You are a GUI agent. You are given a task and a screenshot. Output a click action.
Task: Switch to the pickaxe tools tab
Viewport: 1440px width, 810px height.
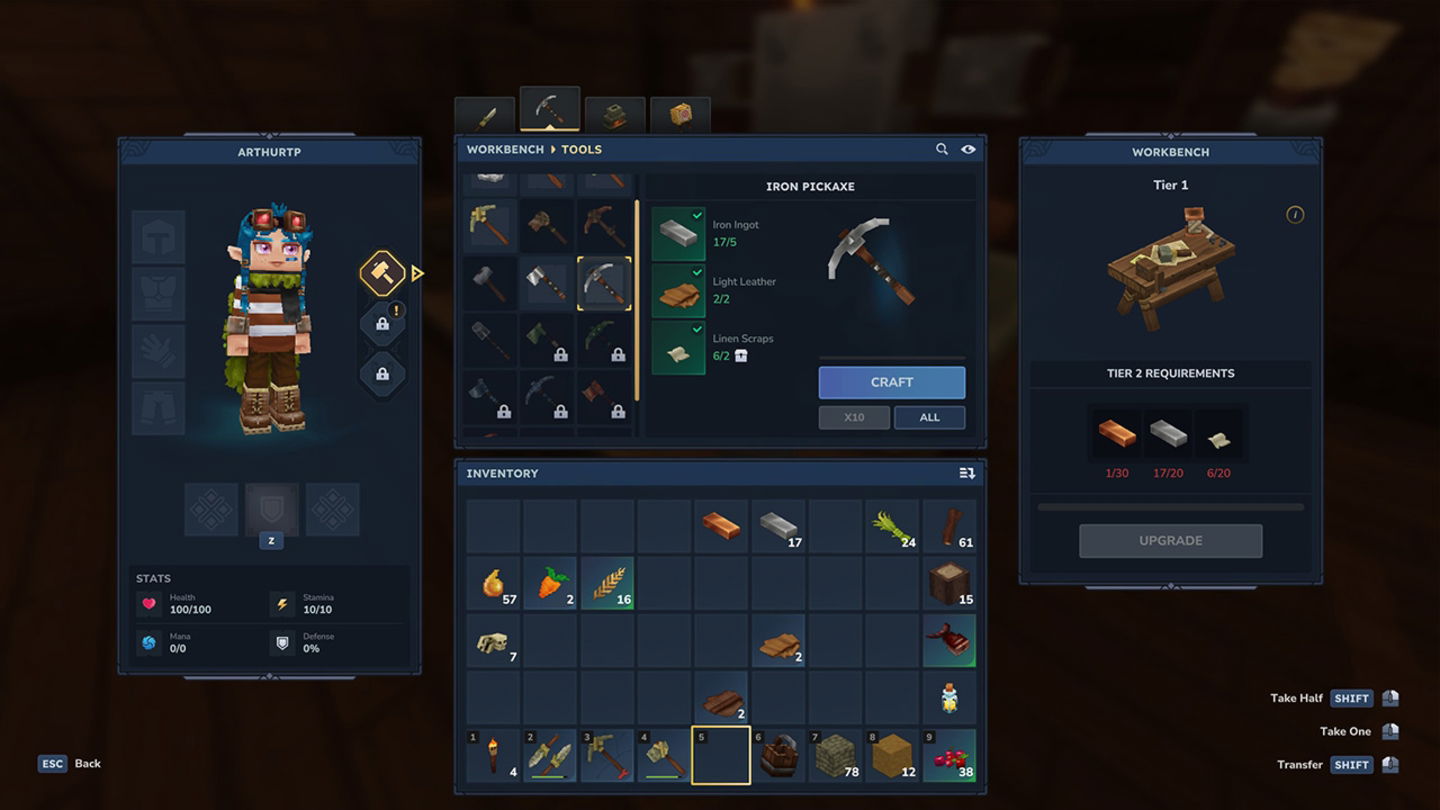pyautogui.click(x=549, y=112)
